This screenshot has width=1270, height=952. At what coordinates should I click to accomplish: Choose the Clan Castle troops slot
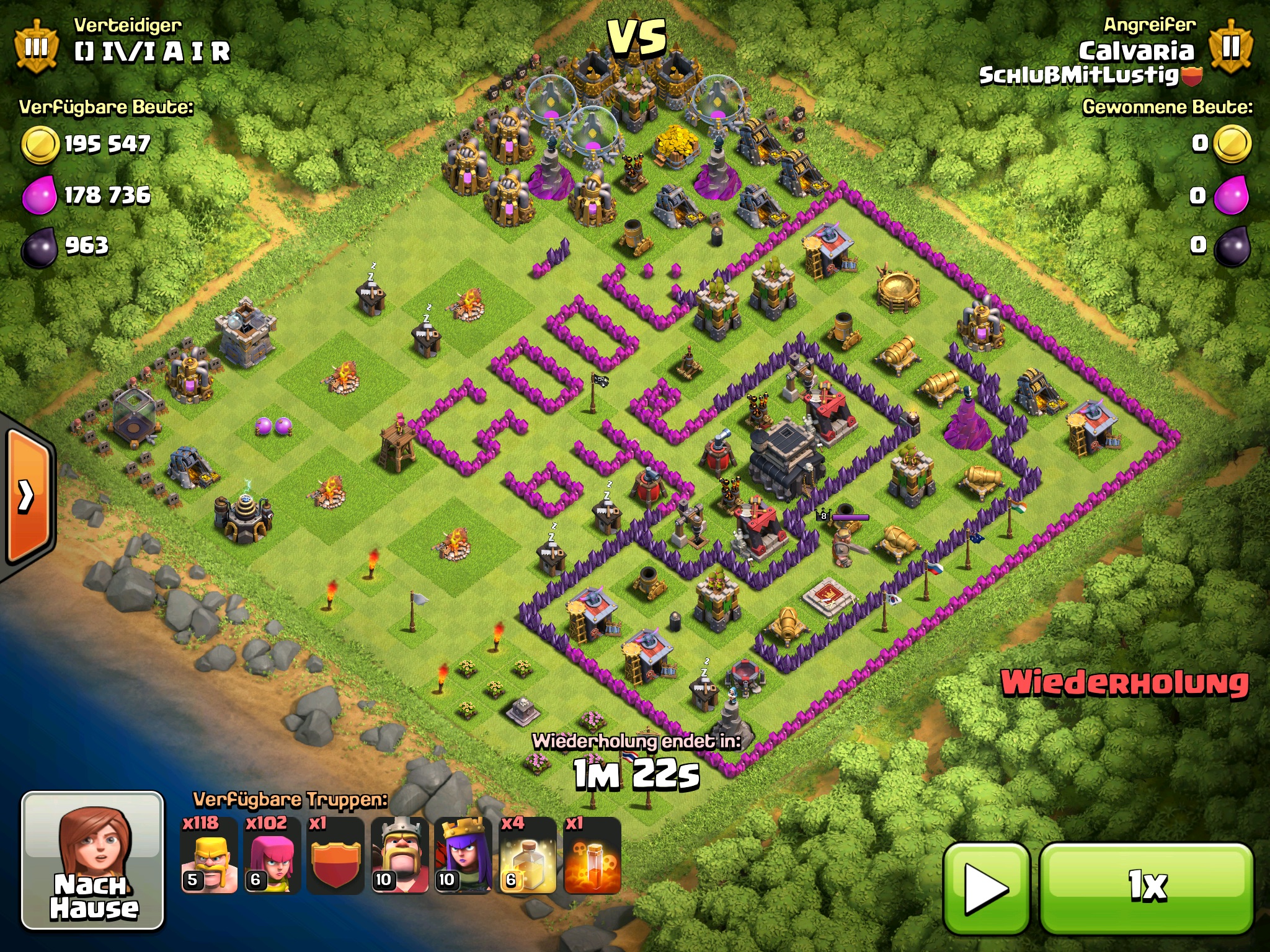point(335,855)
